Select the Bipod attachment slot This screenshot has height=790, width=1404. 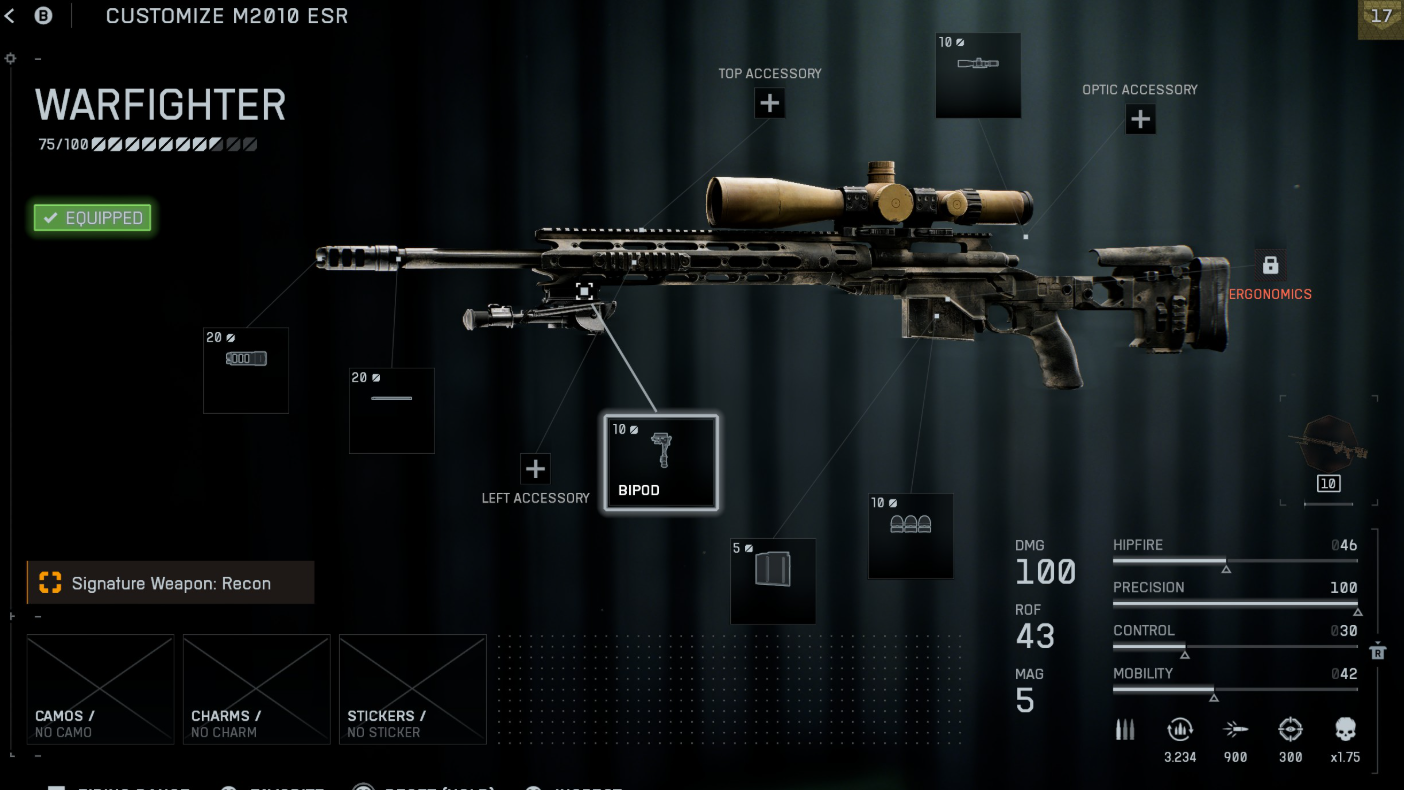point(660,463)
